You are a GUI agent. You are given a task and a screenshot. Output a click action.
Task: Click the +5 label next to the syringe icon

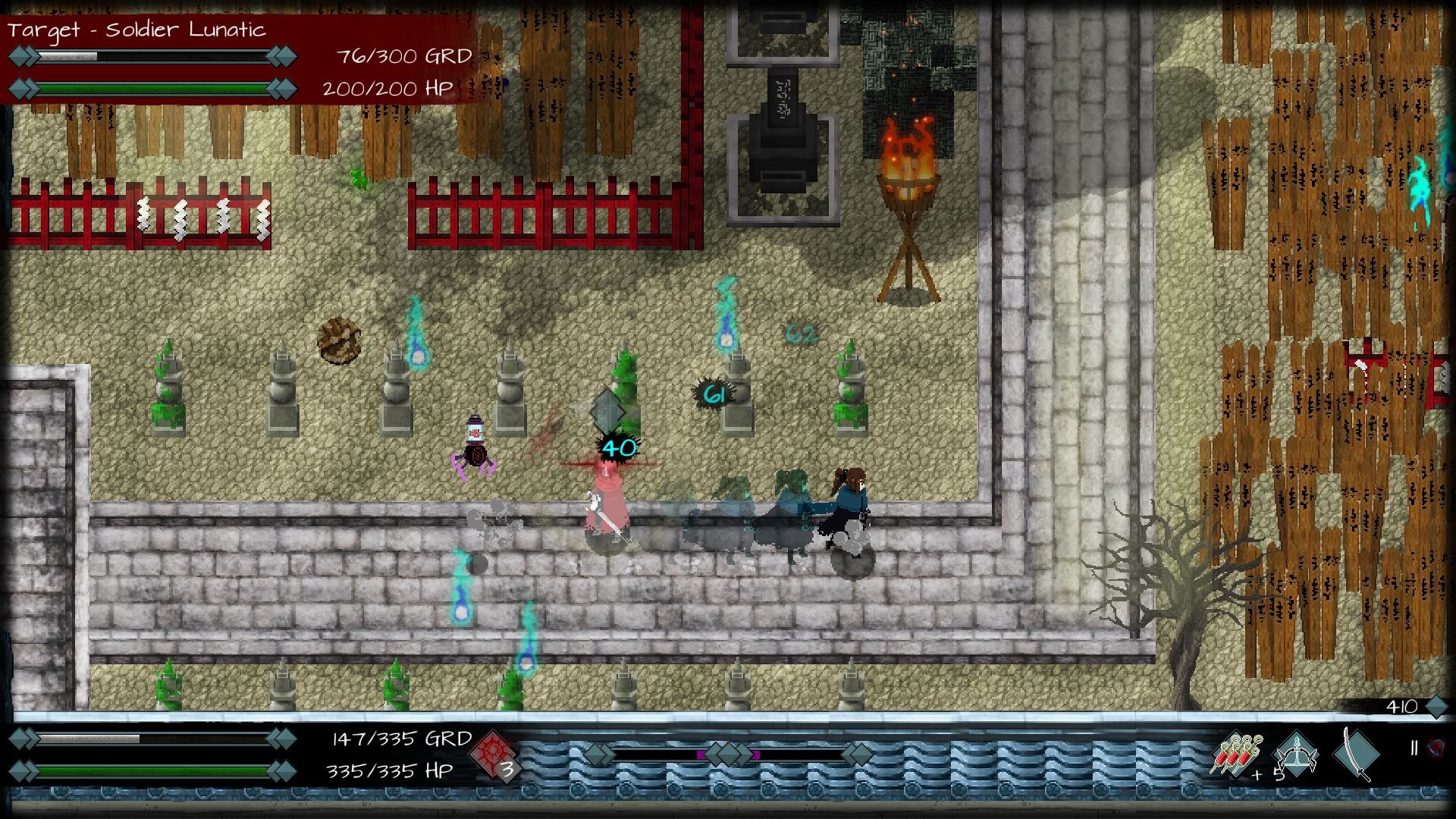point(1268,773)
